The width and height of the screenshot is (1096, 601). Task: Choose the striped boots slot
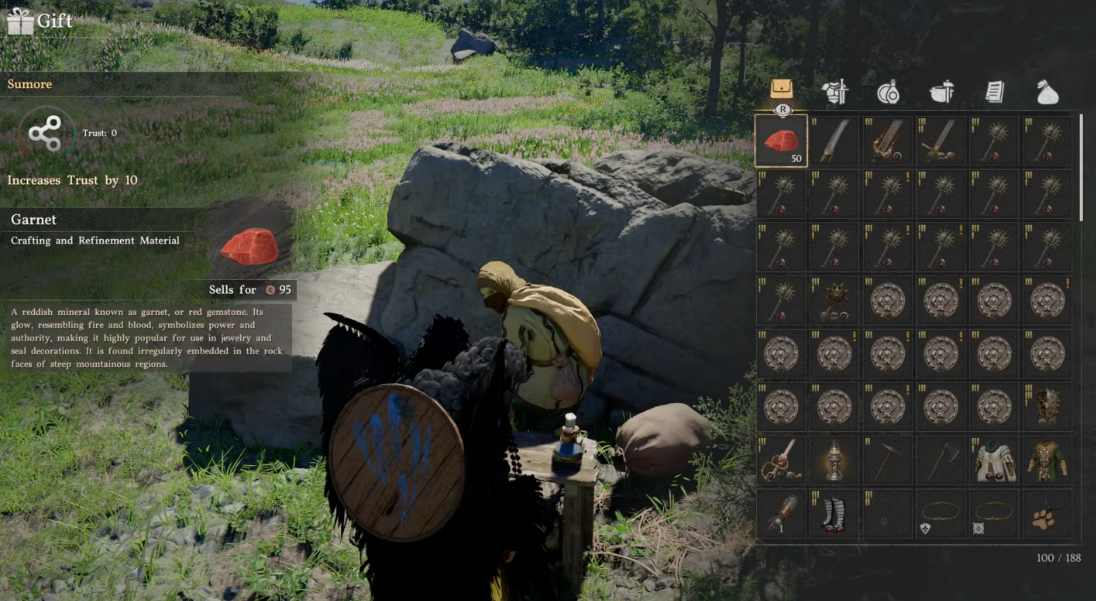834,514
